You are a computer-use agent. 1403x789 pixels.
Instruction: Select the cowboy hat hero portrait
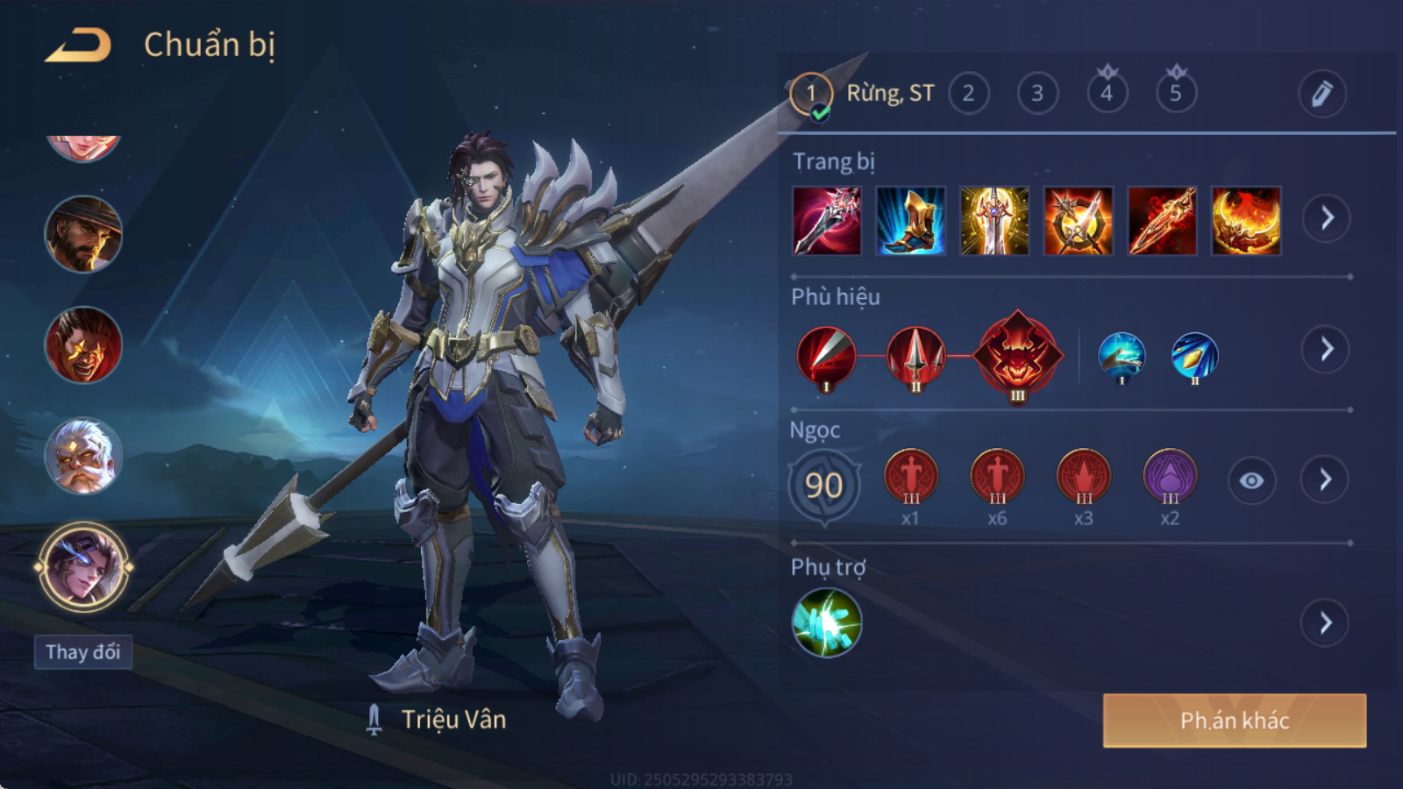click(x=83, y=234)
